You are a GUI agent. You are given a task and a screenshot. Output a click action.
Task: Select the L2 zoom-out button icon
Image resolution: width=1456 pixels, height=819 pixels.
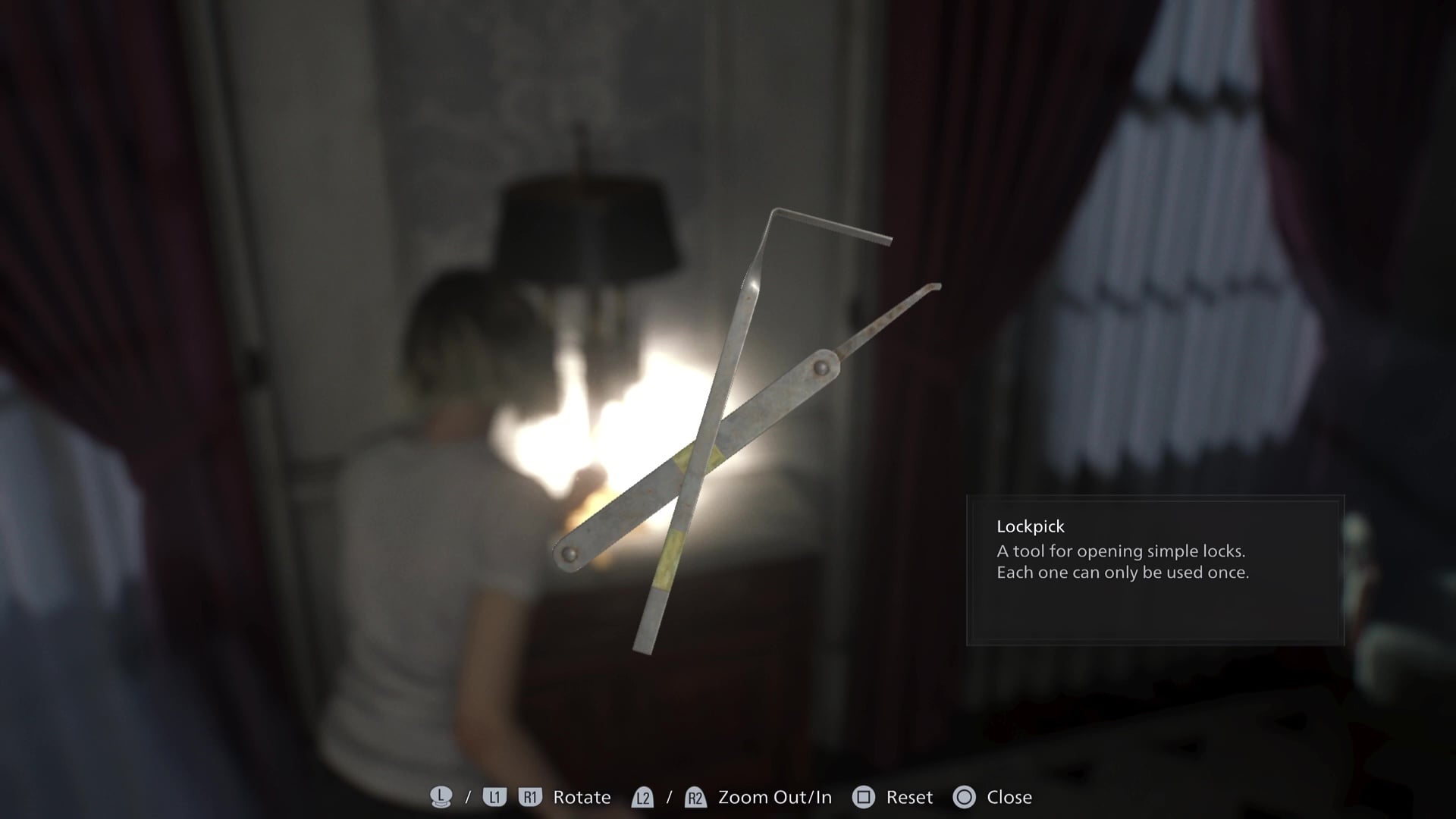tap(643, 797)
